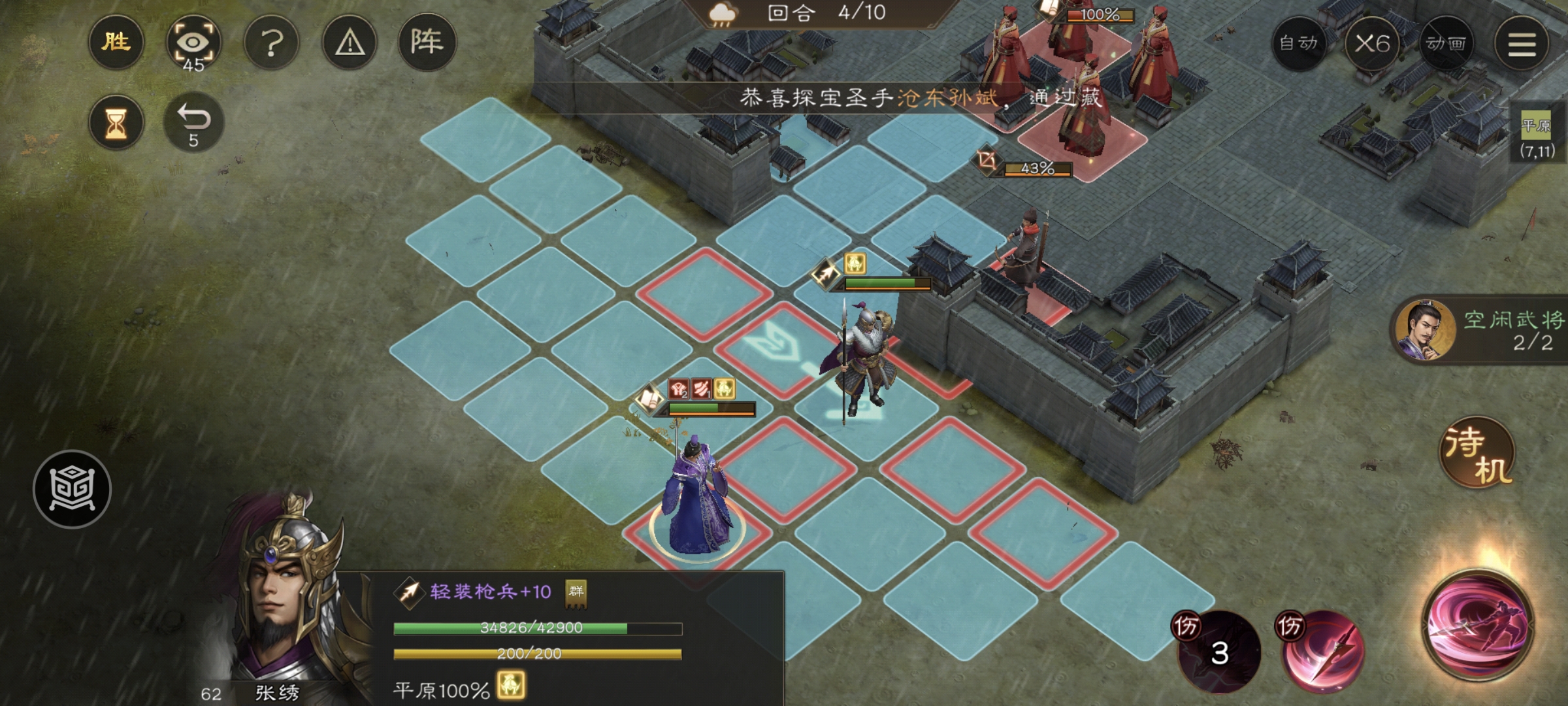Viewport: 1568px width, 706px height.
Task: Open the hamburger main menu
Action: point(1521,44)
